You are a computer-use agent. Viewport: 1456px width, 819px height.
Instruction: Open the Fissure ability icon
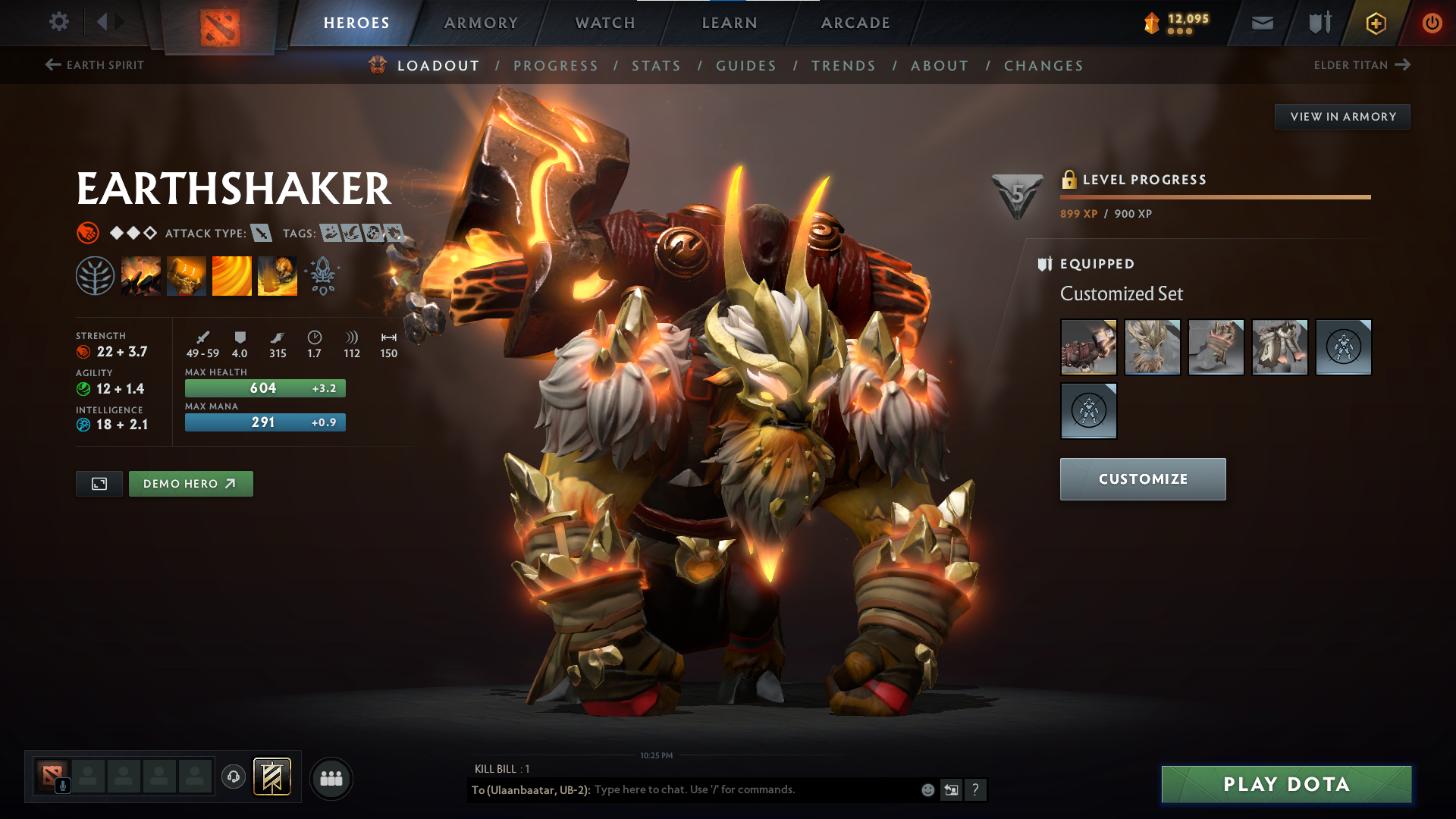tap(141, 275)
